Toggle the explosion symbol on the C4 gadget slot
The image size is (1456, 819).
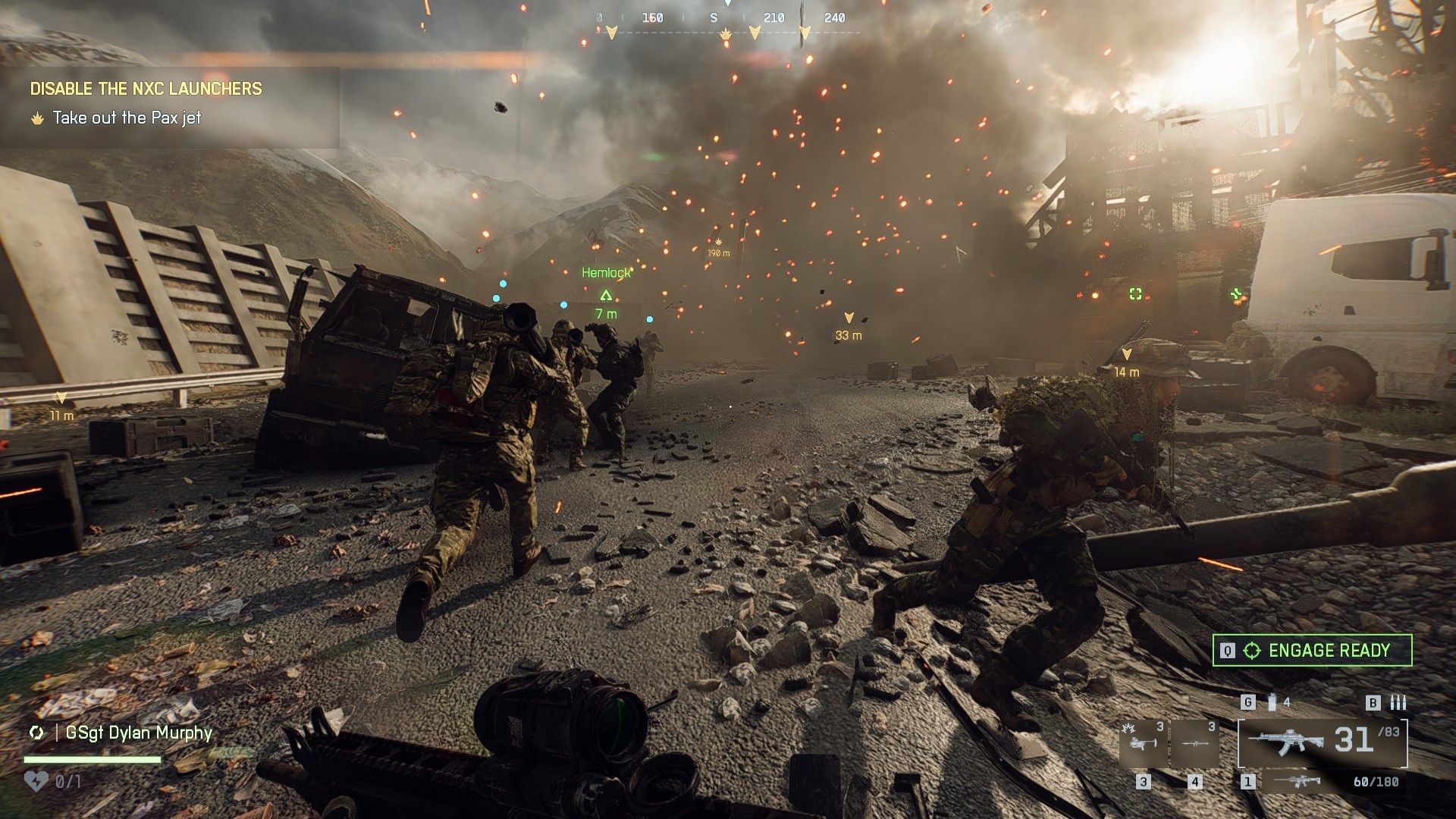tap(1128, 729)
